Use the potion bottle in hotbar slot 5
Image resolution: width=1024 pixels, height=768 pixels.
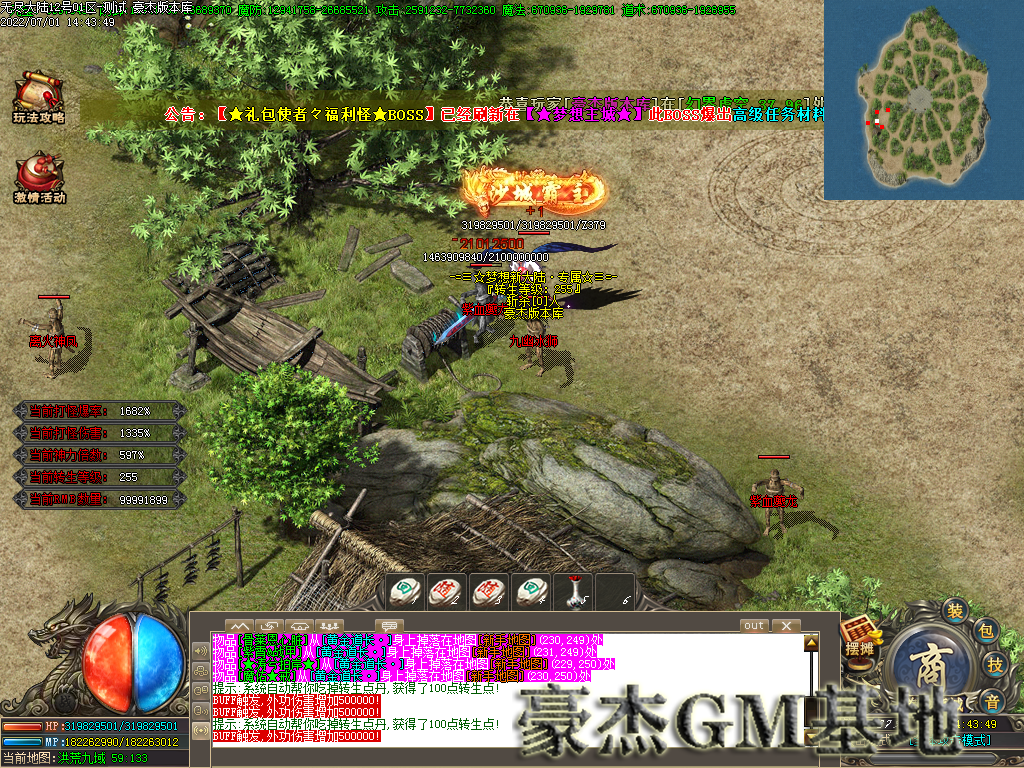click(573, 591)
